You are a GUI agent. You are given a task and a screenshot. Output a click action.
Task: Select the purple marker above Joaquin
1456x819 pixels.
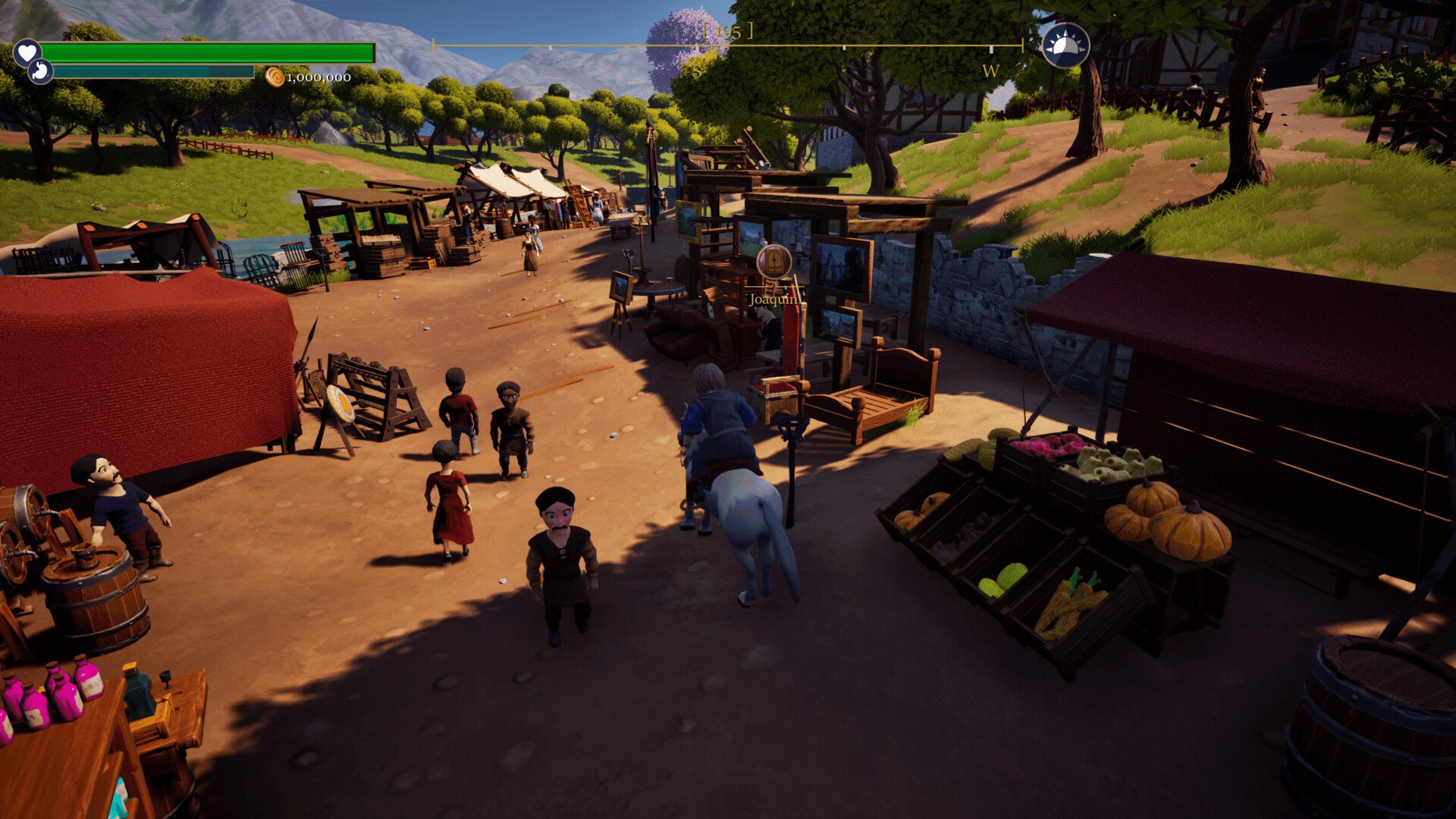coord(774,262)
